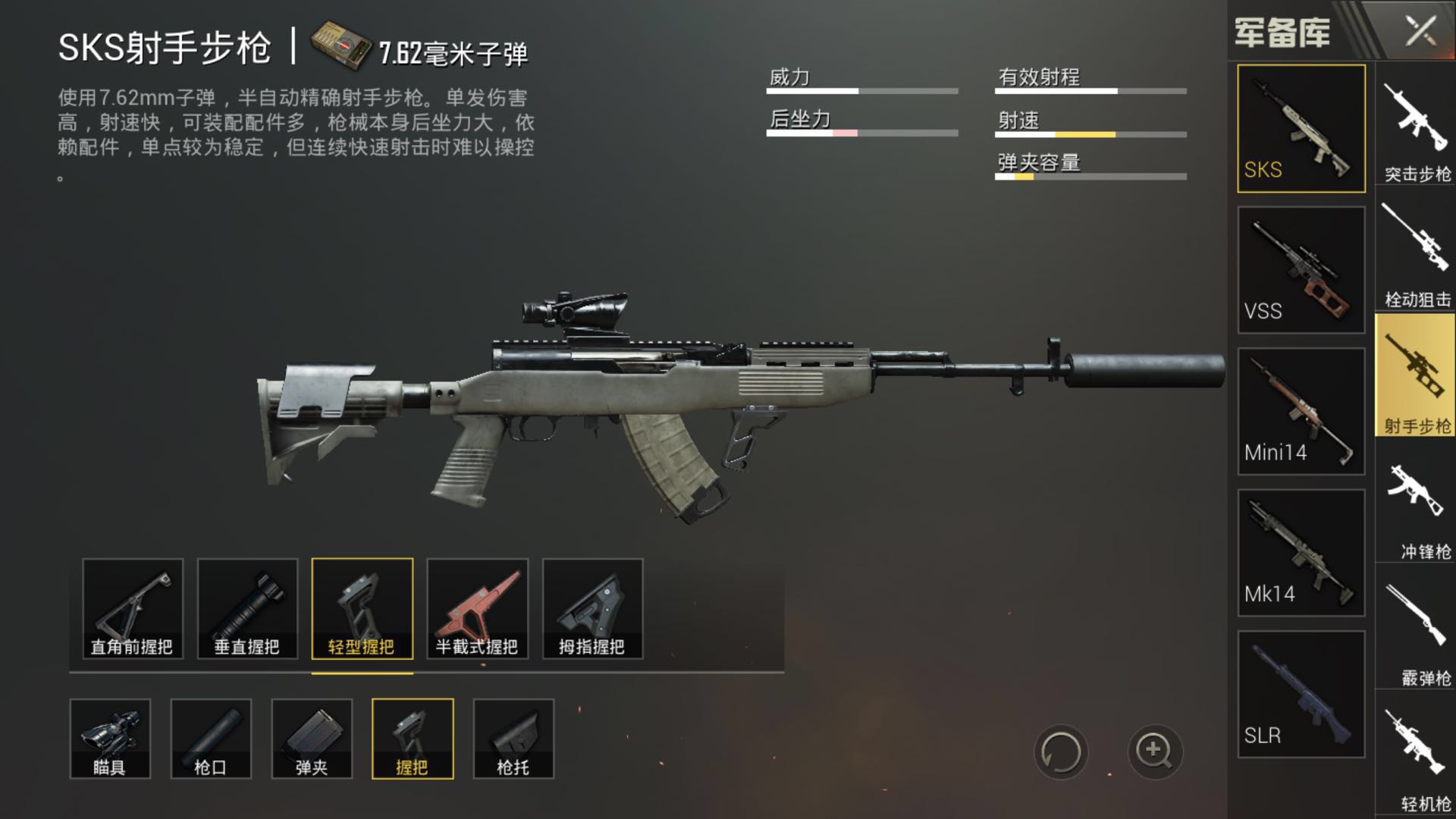Open the SLR rifle entry
The width and height of the screenshot is (1456, 819).
pos(1301,695)
